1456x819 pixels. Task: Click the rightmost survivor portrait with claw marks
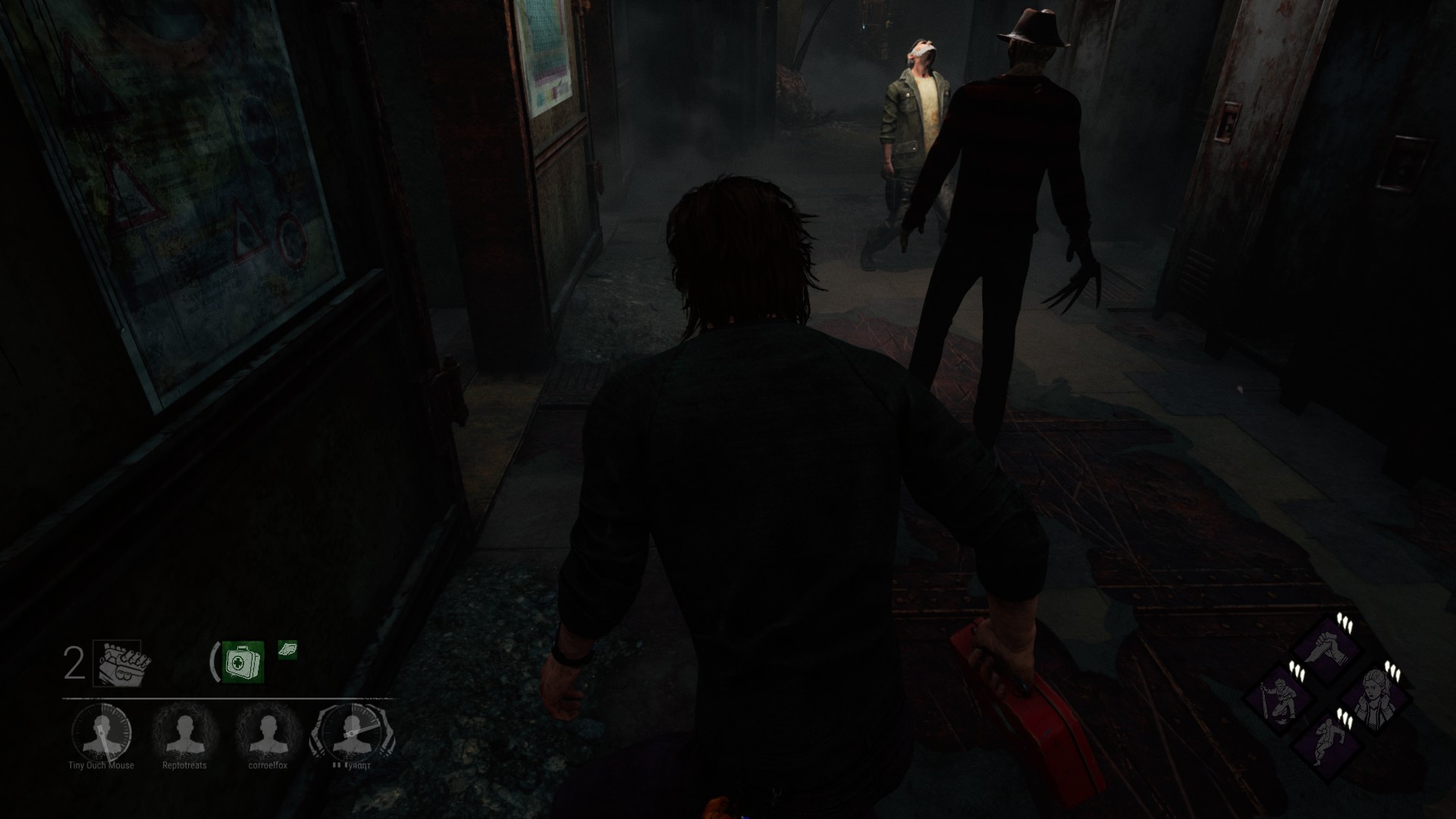tap(351, 733)
